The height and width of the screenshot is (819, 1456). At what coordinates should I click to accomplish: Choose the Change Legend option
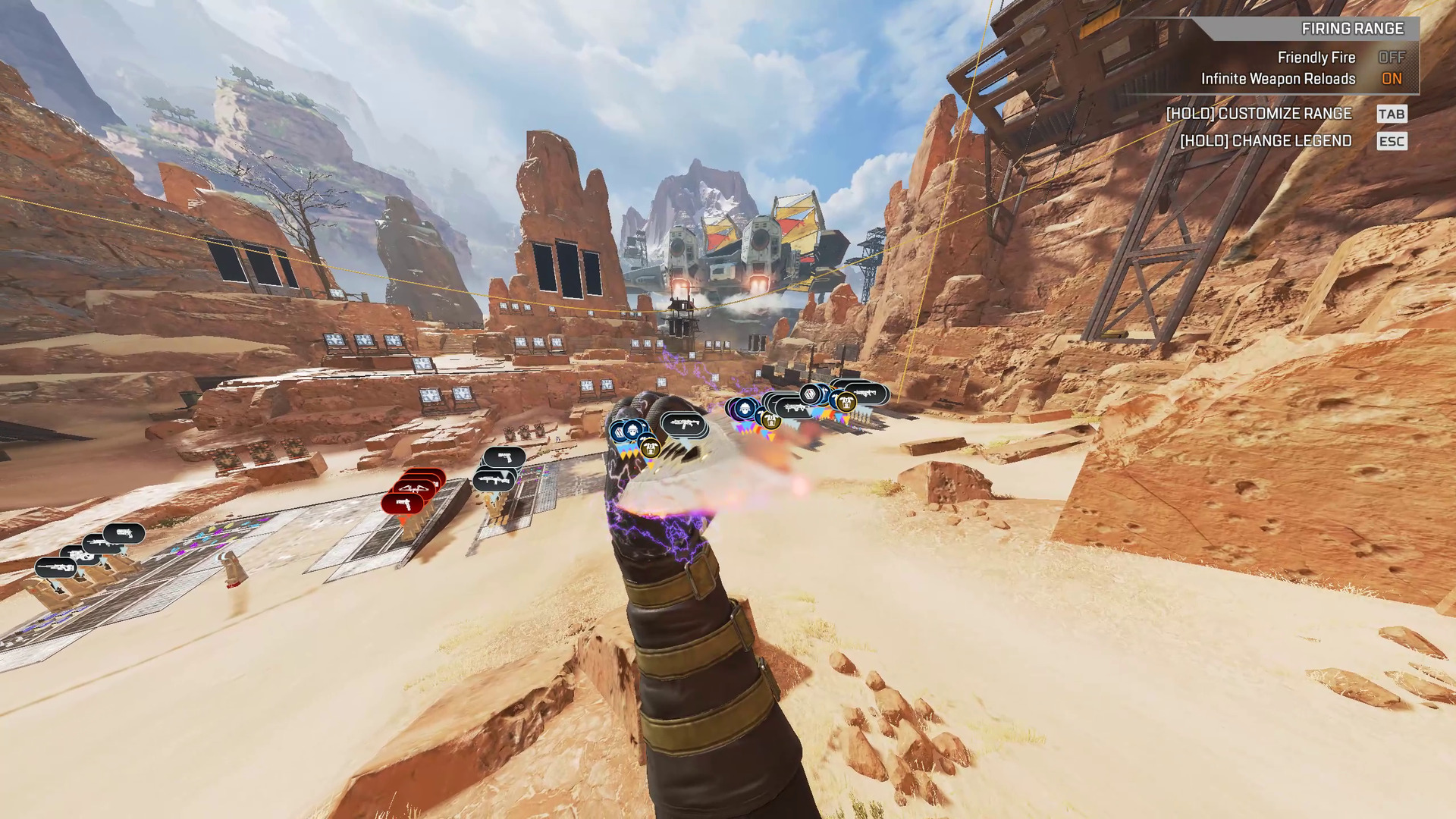tap(1266, 141)
